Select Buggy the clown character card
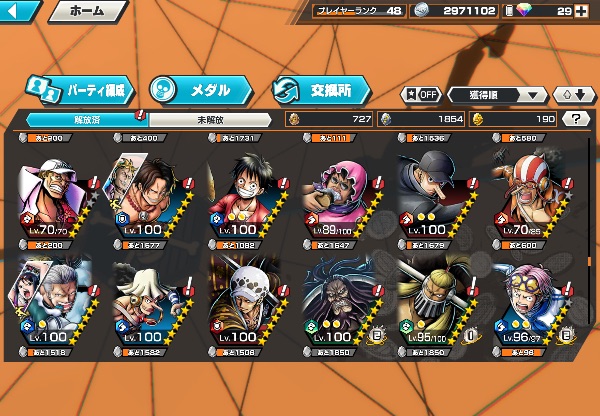Viewport: 600px width, 416px height. (x=530, y=191)
